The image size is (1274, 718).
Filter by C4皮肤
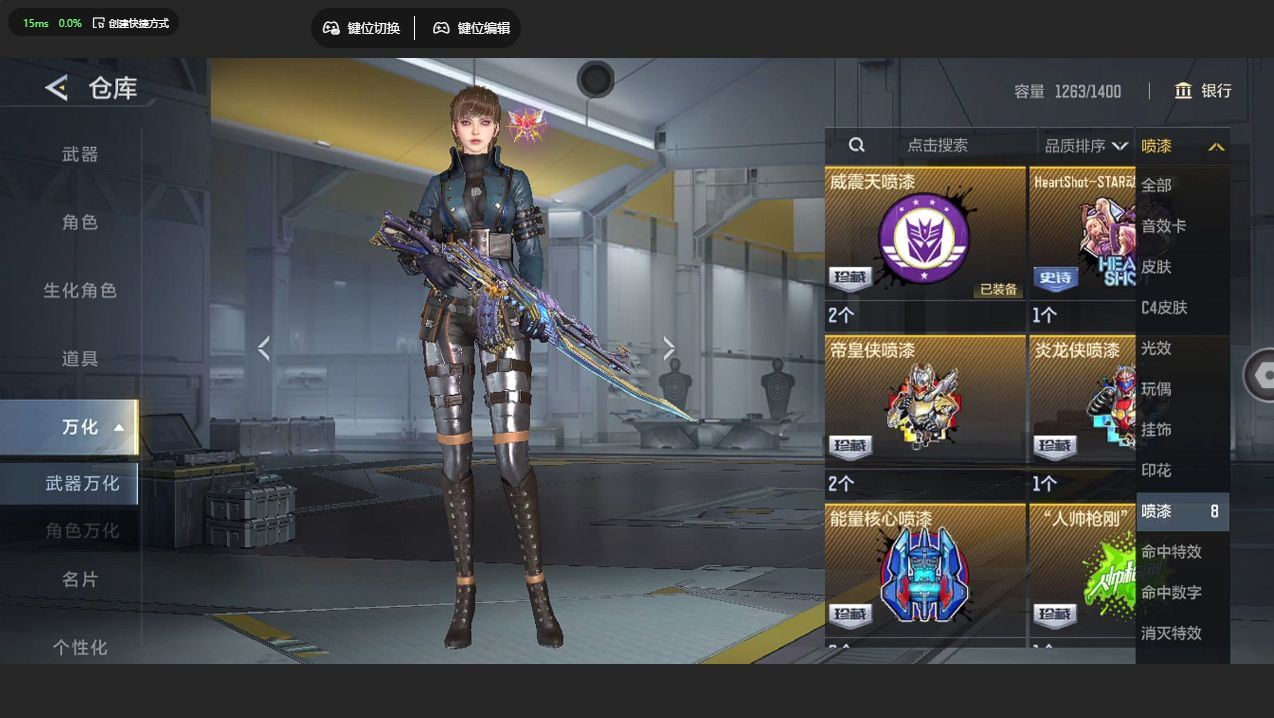click(1164, 307)
